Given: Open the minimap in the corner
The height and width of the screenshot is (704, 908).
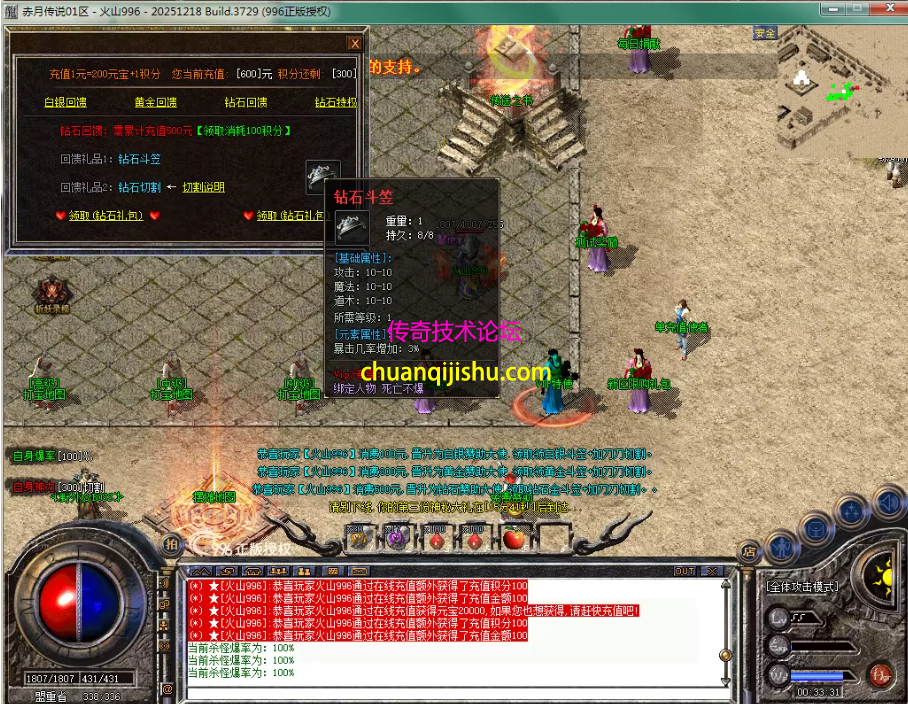Looking at the screenshot, I should click(x=841, y=92).
